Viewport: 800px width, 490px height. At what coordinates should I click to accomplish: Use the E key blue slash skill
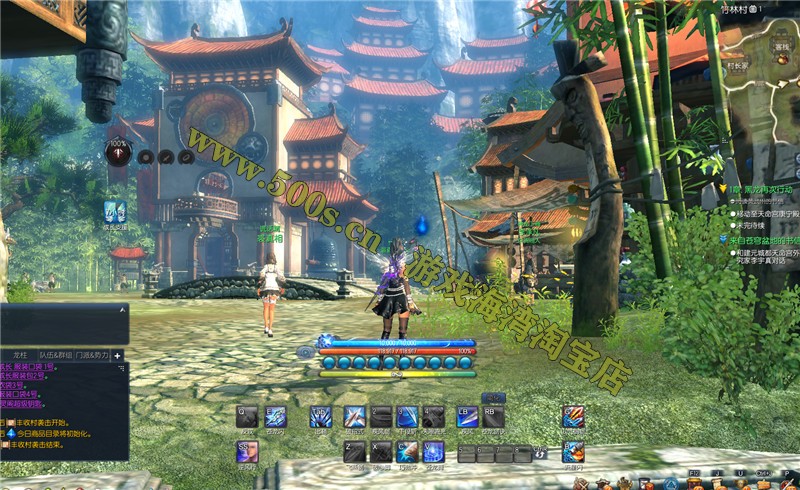[275, 417]
